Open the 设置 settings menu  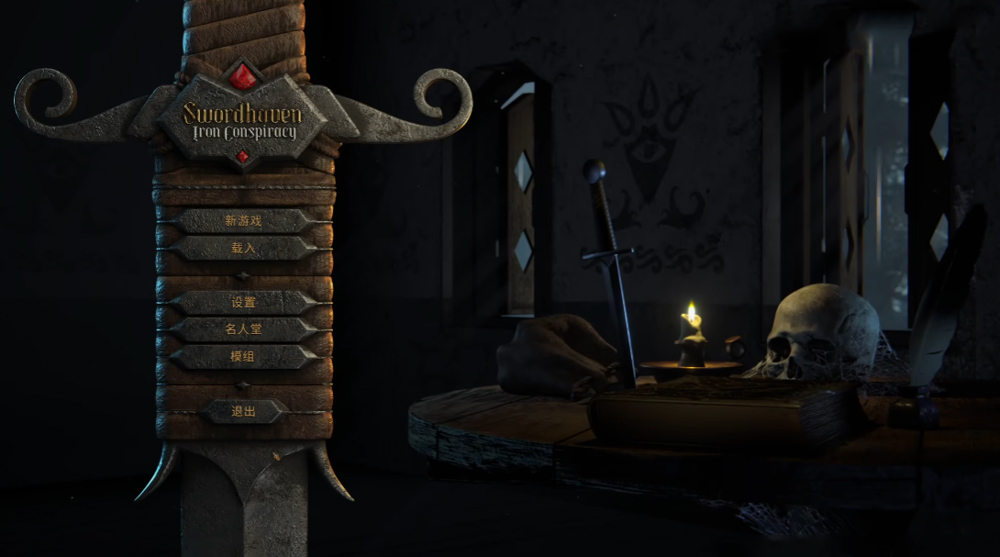243,302
